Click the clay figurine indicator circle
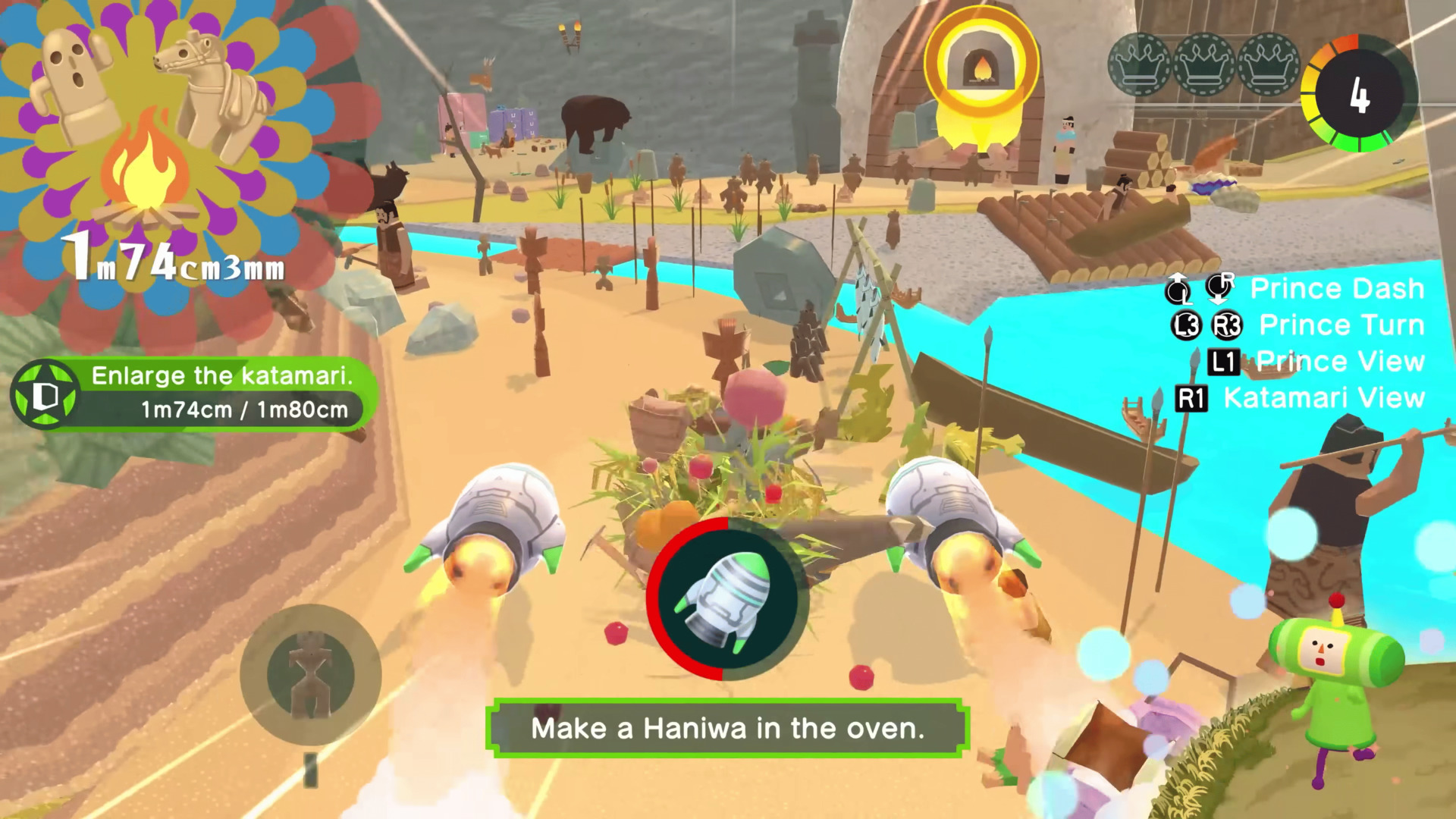Screen dimensions: 1456x819 [310, 674]
